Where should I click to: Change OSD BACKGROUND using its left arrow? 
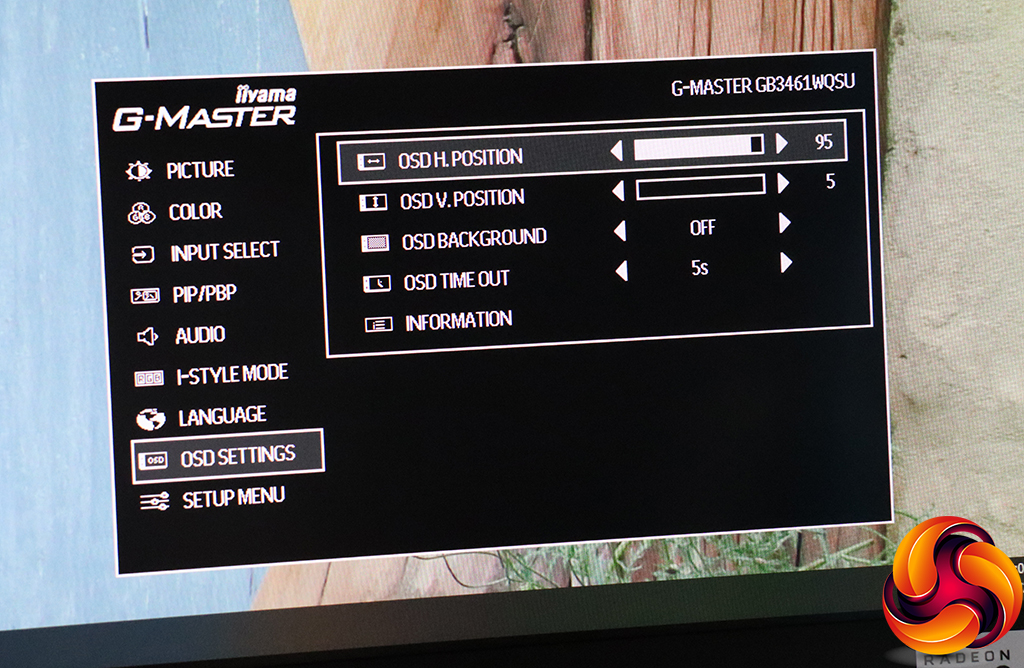(x=619, y=231)
